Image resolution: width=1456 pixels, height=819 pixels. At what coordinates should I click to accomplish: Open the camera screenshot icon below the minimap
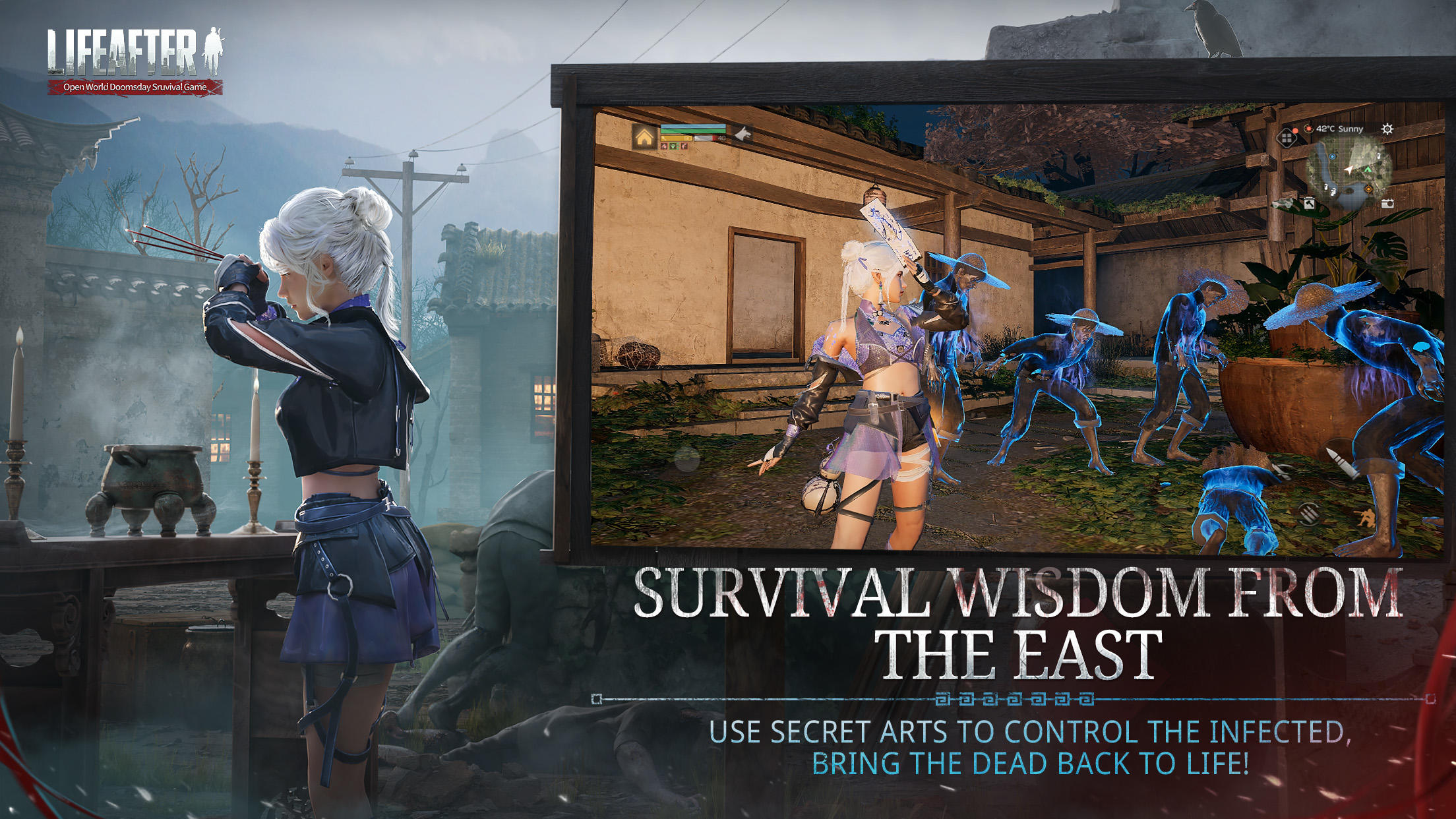[1387, 204]
